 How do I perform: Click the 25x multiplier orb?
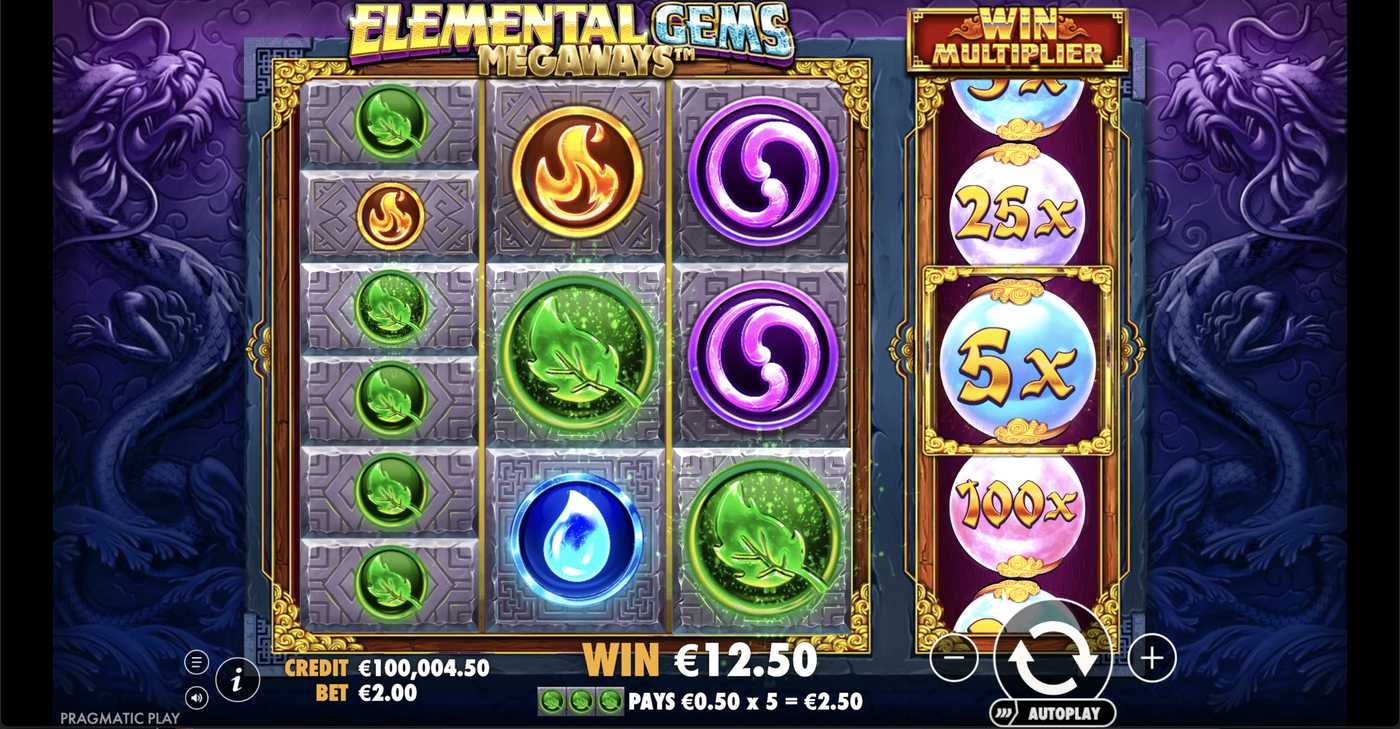point(1018,210)
